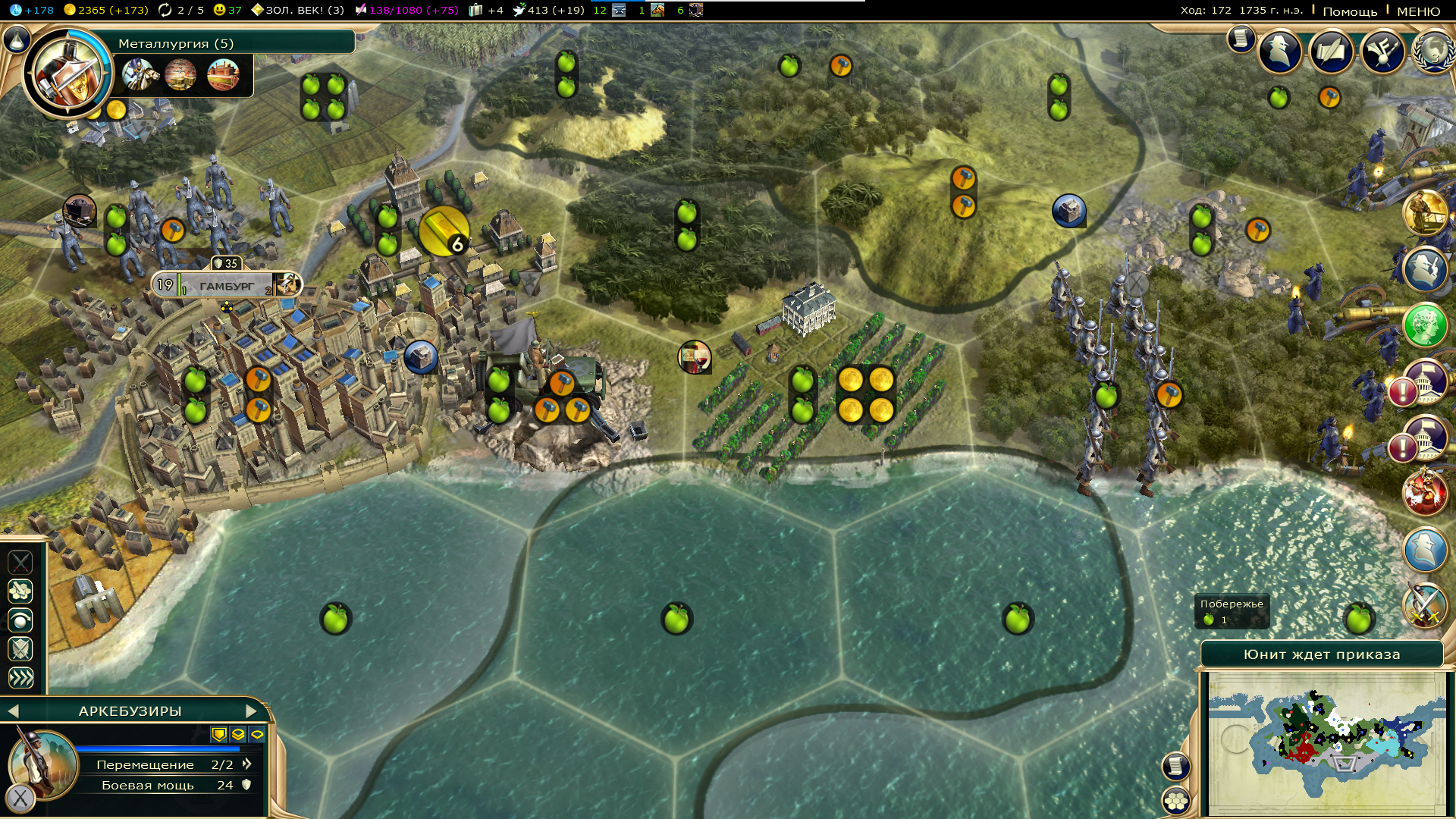Click the Юнит ждет приказа button

tap(1322, 654)
